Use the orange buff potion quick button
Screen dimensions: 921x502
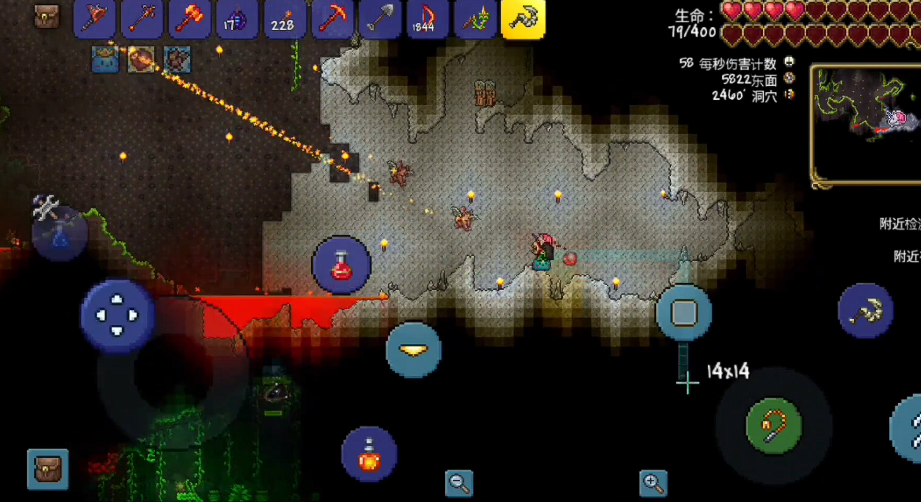(369, 454)
